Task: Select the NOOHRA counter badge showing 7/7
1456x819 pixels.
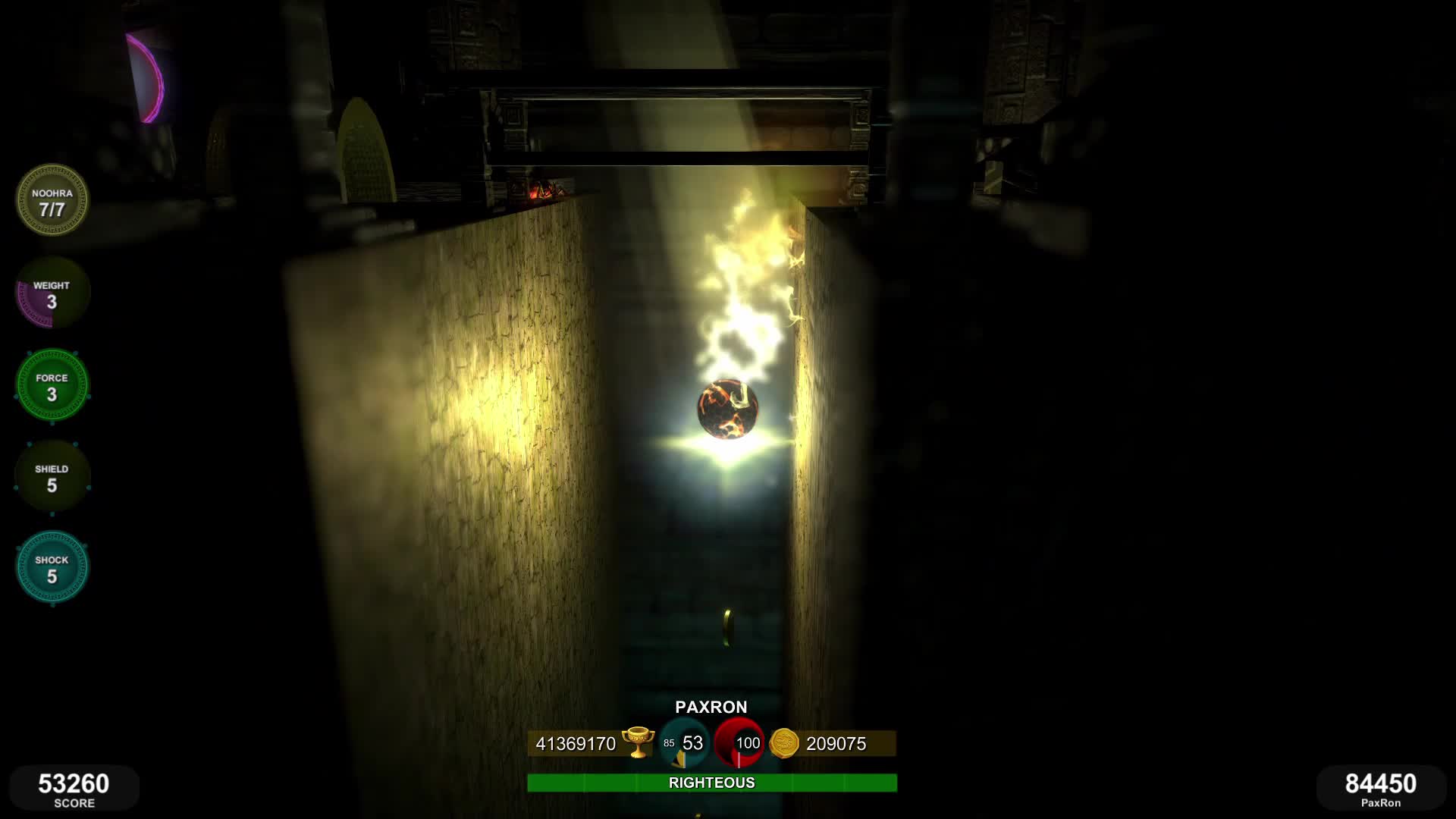Action: [x=52, y=201]
